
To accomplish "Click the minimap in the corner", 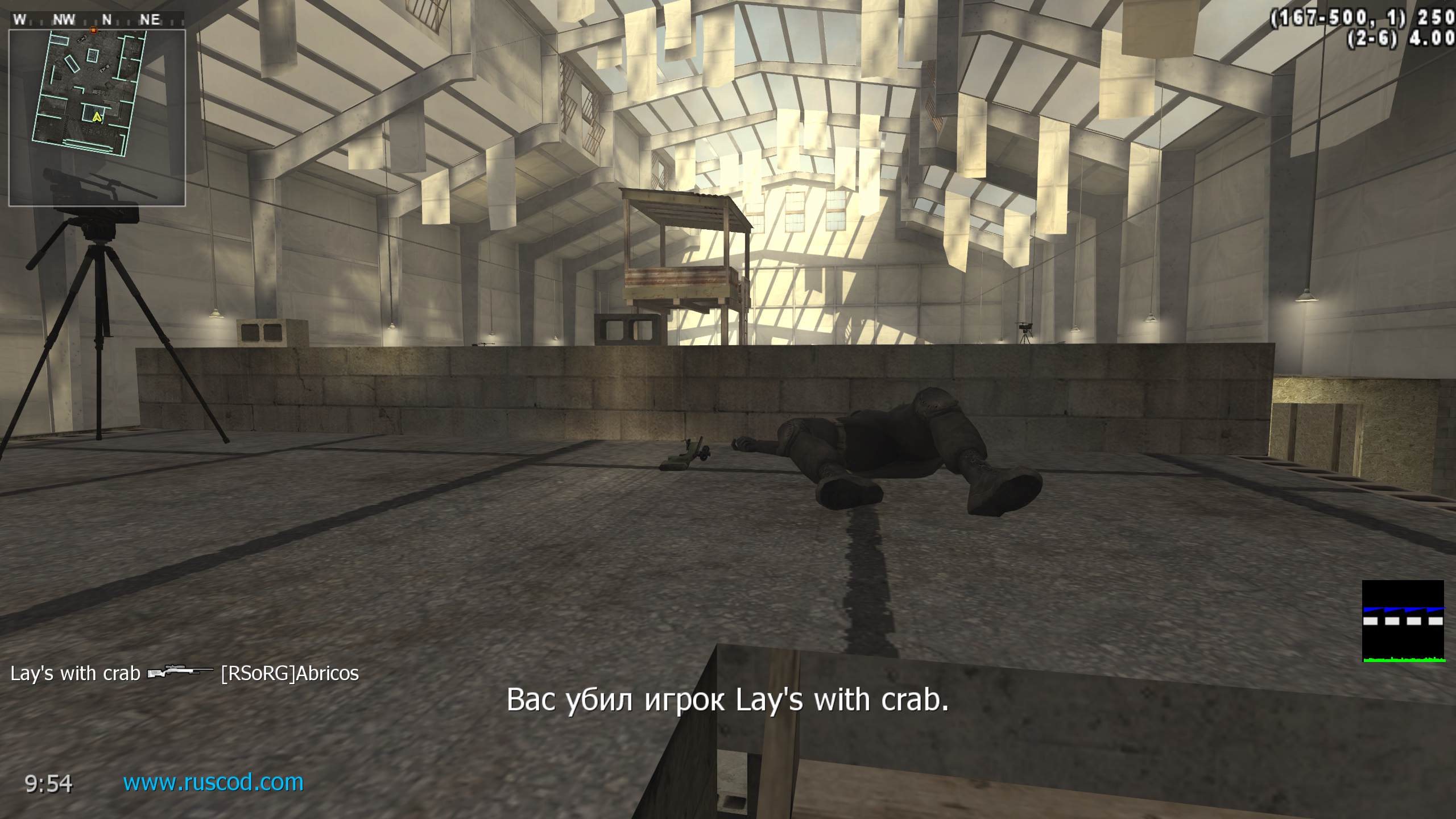I will pos(97,118).
